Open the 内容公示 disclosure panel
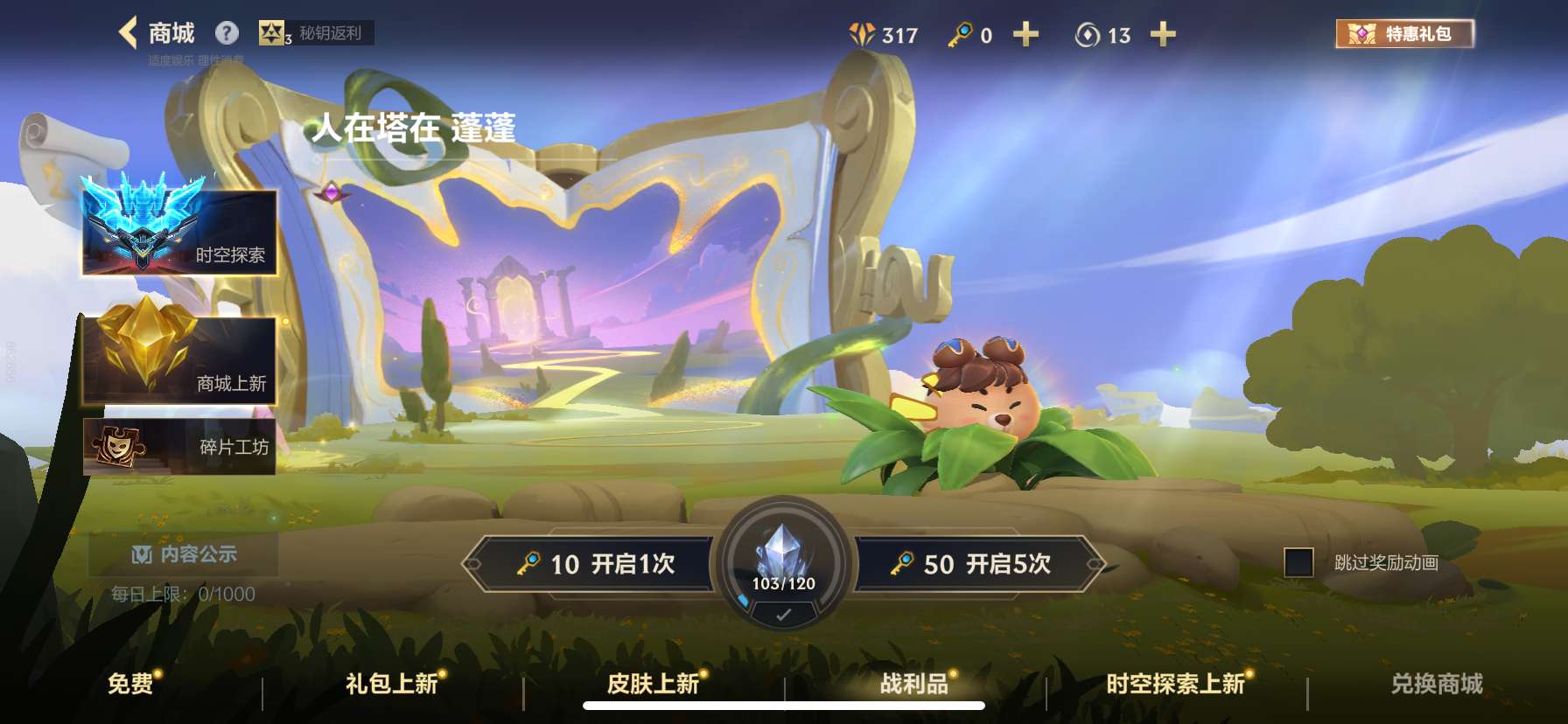Image resolution: width=1568 pixels, height=724 pixels. tap(185, 555)
